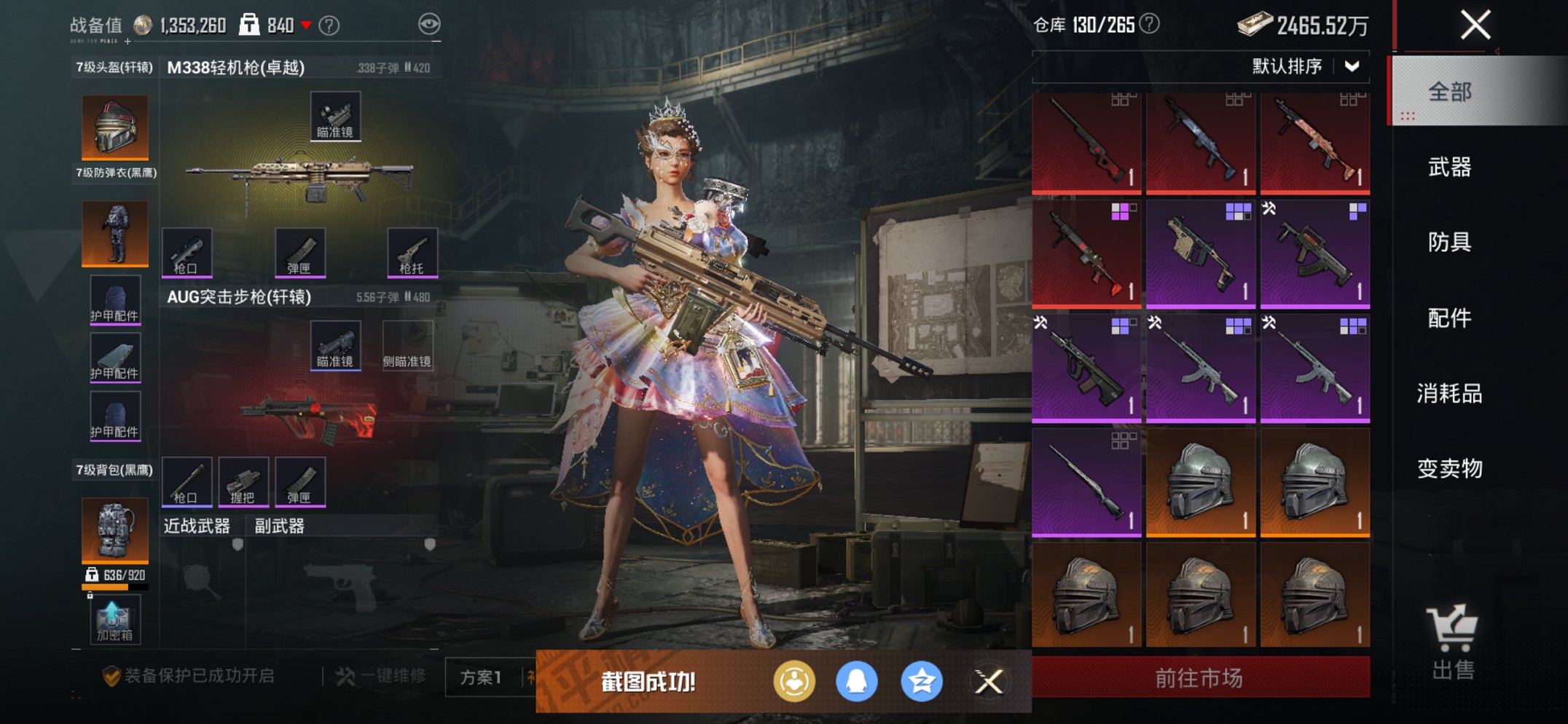Show the 配件 attachments tab

point(1450,318)
